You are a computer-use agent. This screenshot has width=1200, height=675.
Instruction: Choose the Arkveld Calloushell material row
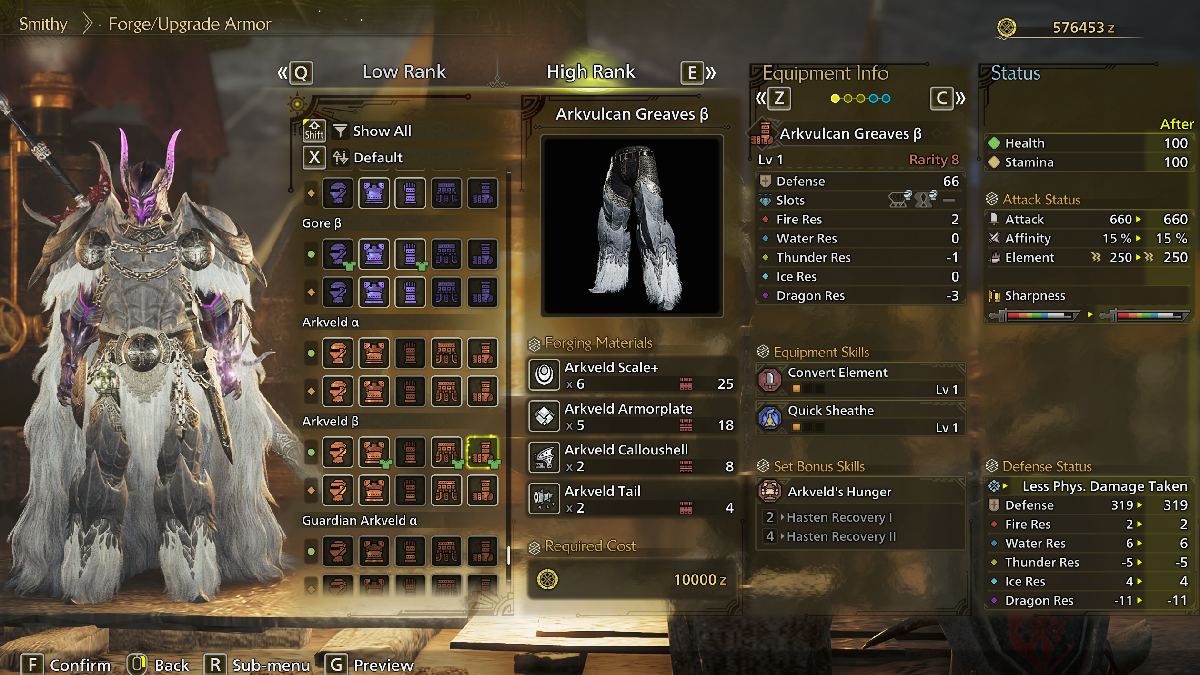(x=632, y=457)
